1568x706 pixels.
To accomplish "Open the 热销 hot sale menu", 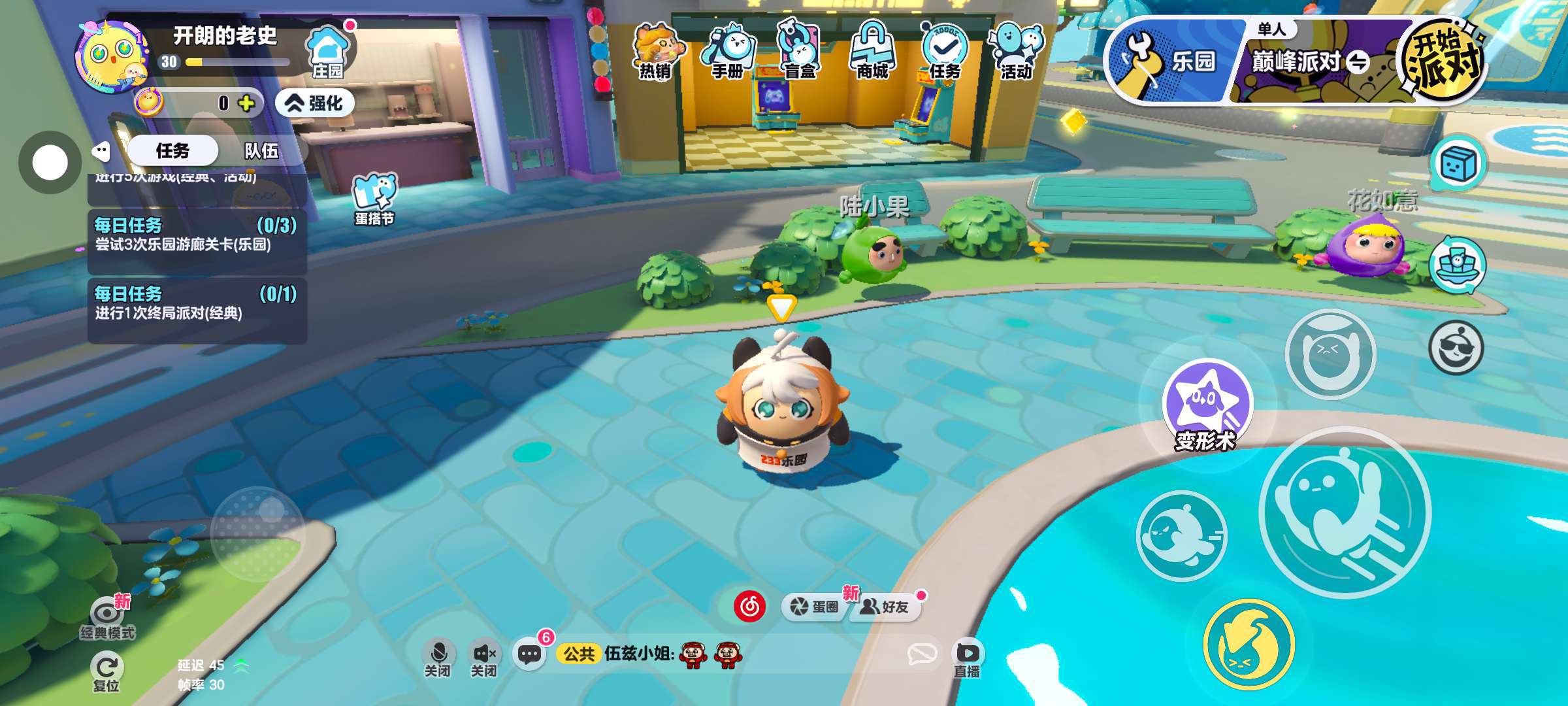I will coord(655,51).
